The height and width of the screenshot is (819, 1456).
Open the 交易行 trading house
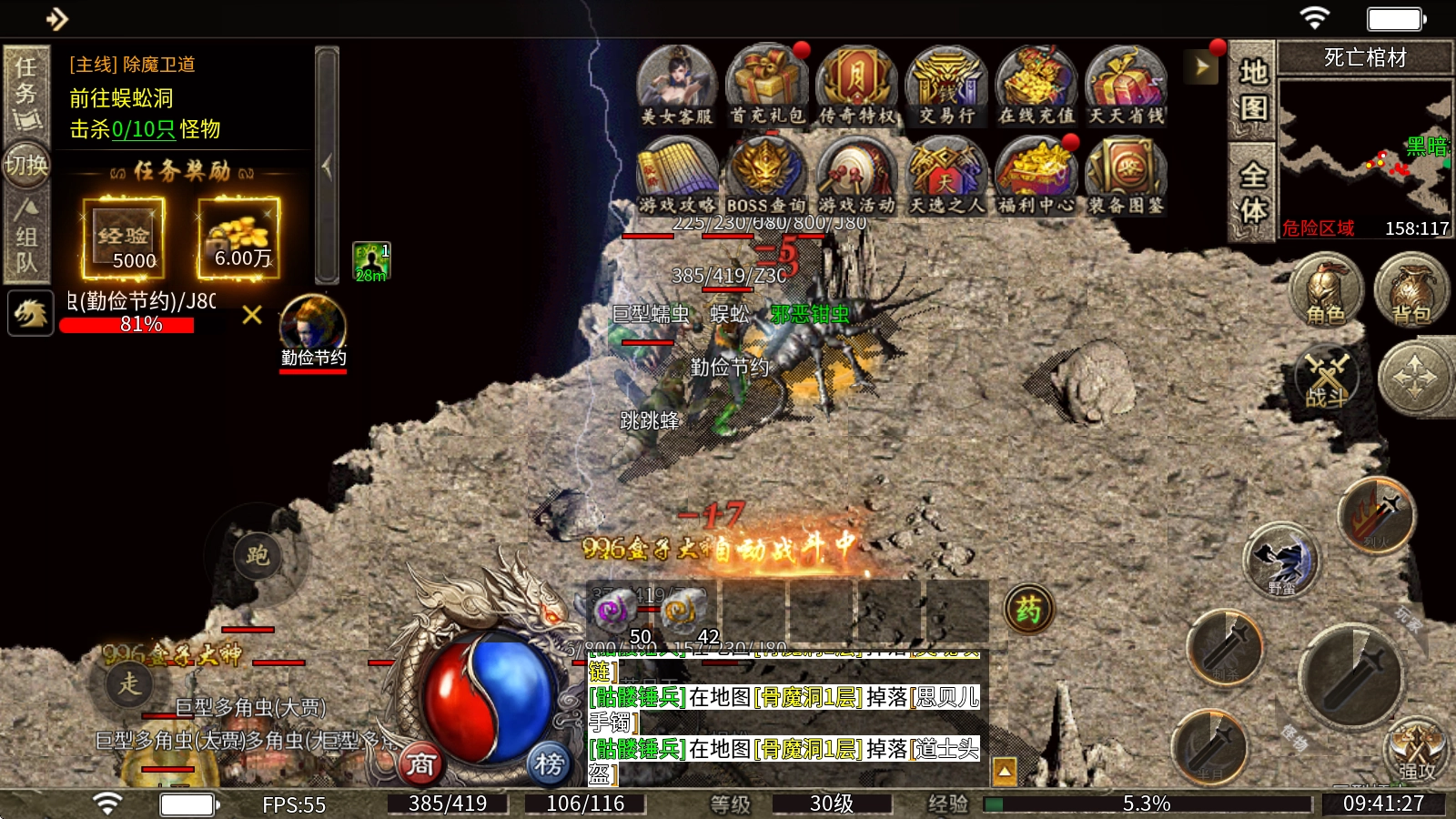pos(946,86)
